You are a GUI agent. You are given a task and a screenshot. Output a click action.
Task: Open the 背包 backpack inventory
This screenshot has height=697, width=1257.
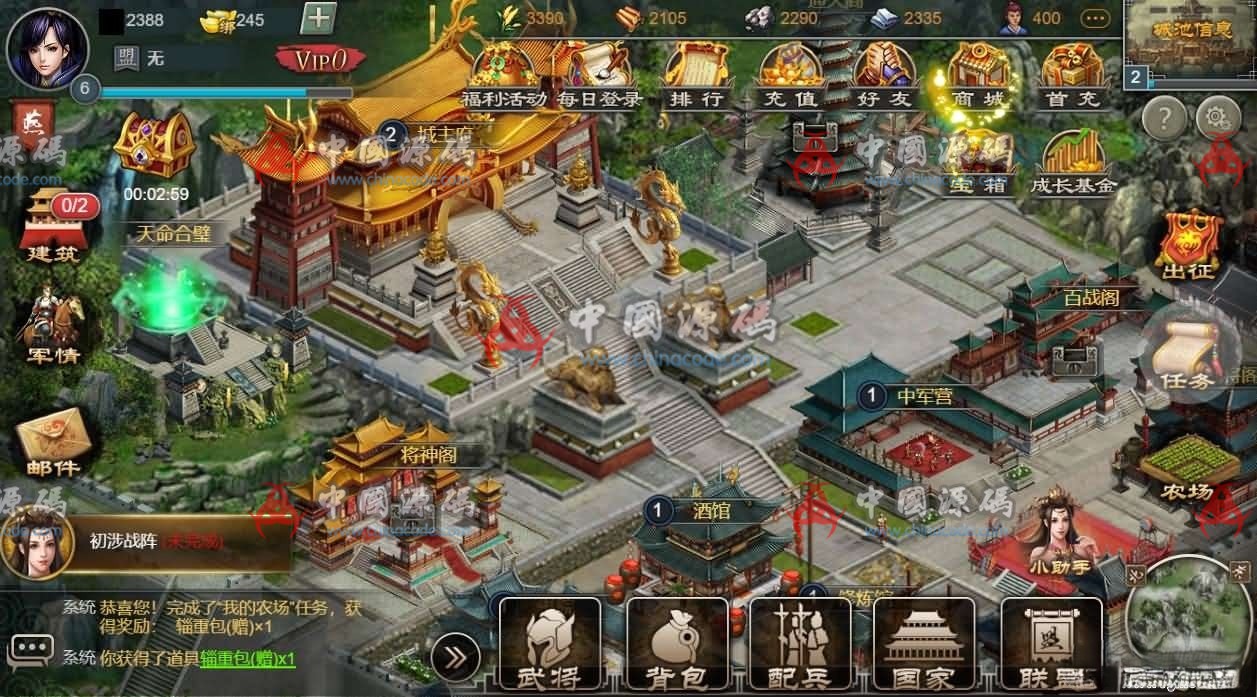[x=675, y=644]
